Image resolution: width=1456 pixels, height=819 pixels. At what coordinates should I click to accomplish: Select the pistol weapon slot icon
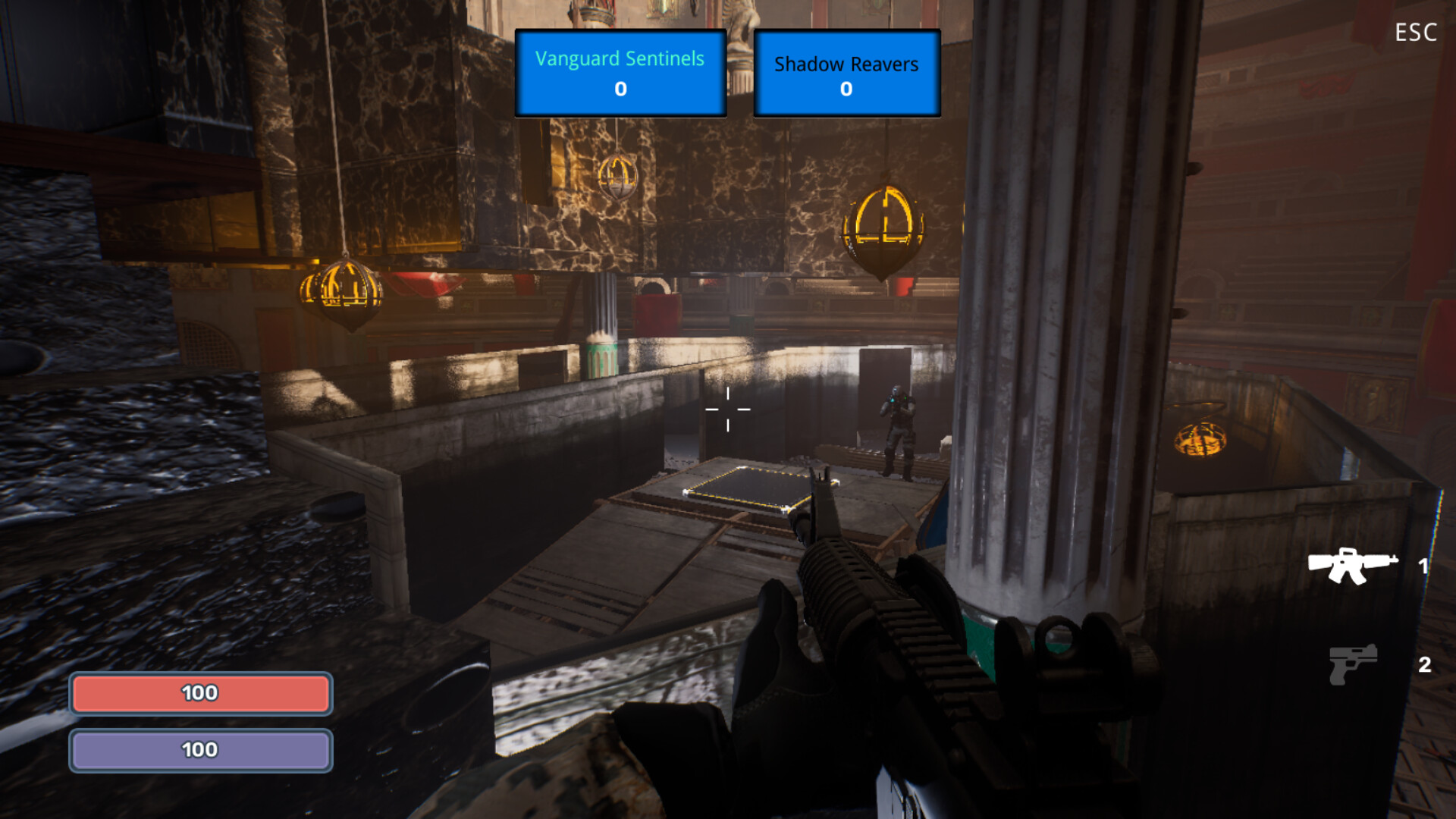click(x=1354, y=667)
